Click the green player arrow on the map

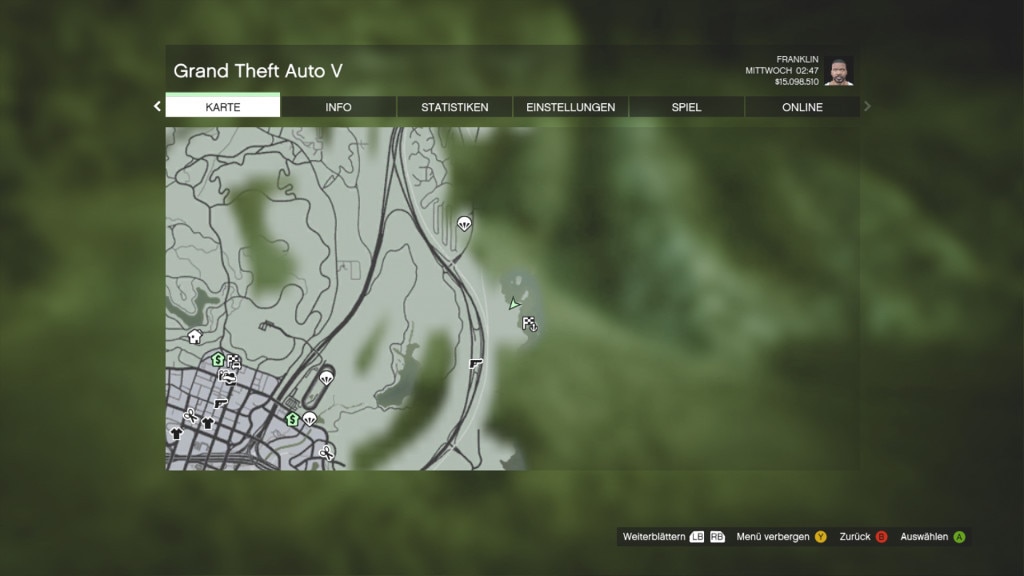point(514,304)
